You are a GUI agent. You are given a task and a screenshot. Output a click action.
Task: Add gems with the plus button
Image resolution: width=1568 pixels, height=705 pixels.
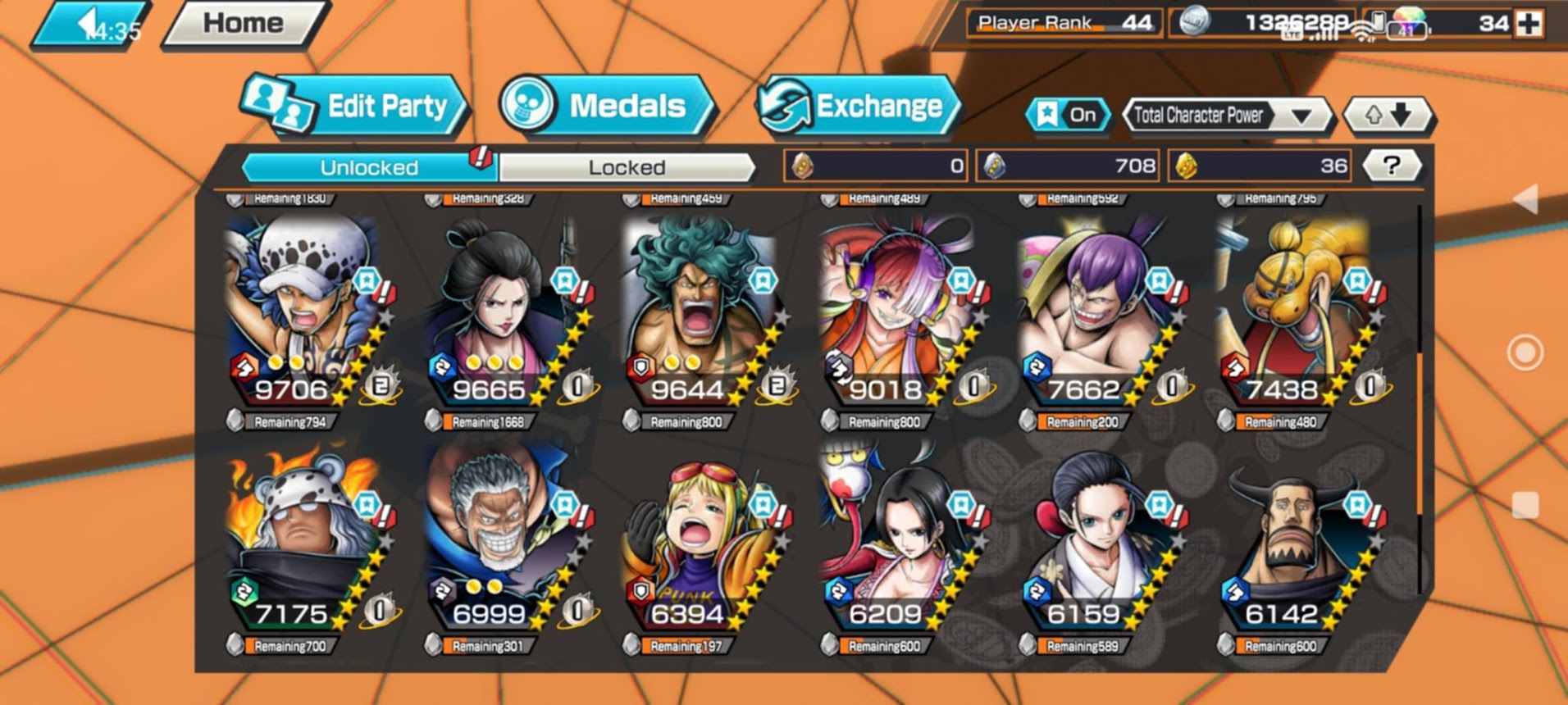tap(1529, 24)
